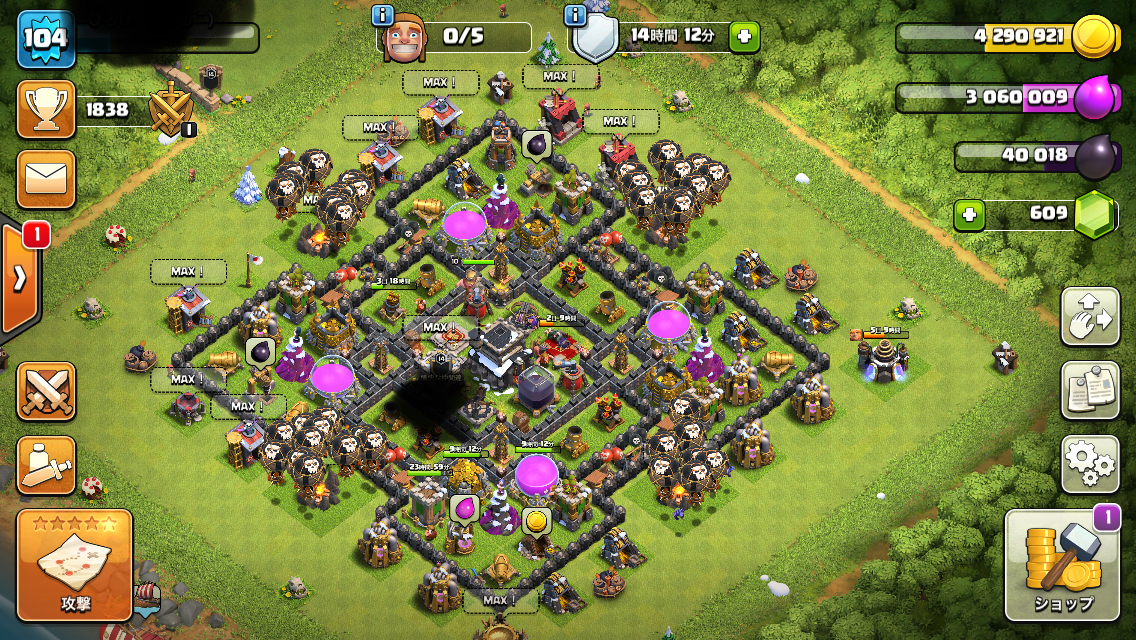Open the clipboard notes button
1136x640 pixels.
1089,390
